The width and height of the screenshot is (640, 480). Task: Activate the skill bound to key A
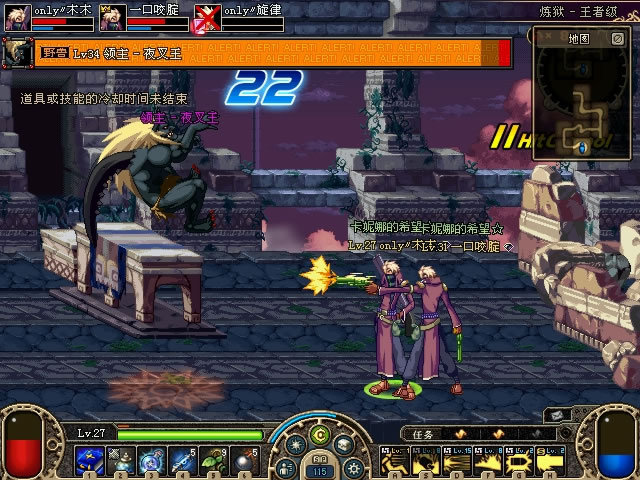[393, 461]
